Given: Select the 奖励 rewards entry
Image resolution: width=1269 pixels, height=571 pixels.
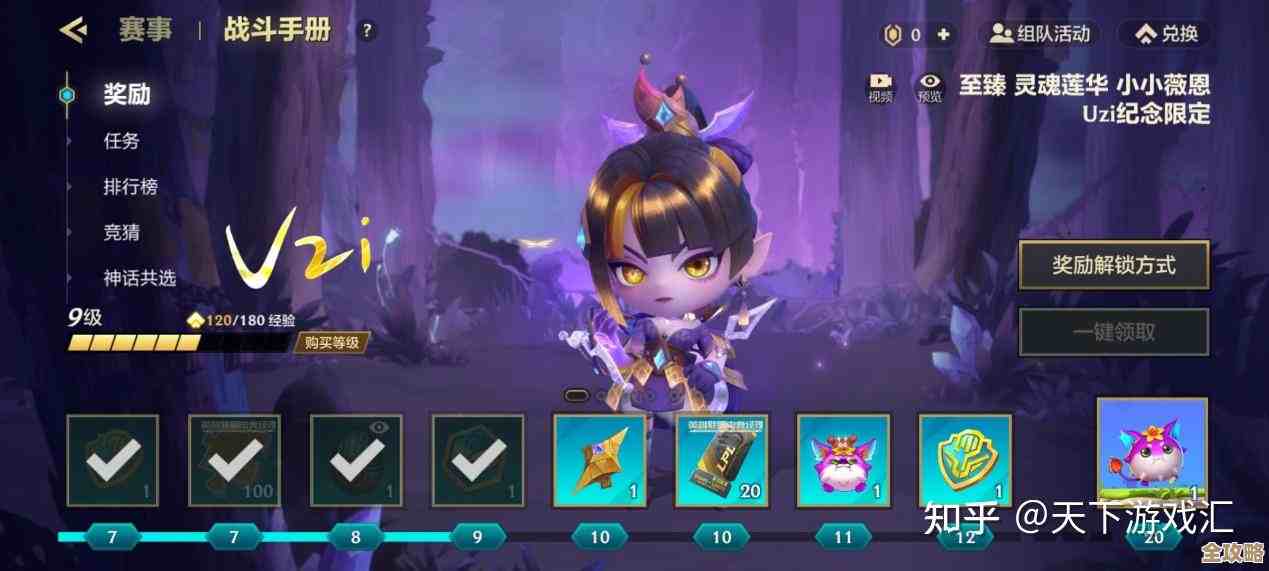Looking at the screenshot, I should point(127,95).
